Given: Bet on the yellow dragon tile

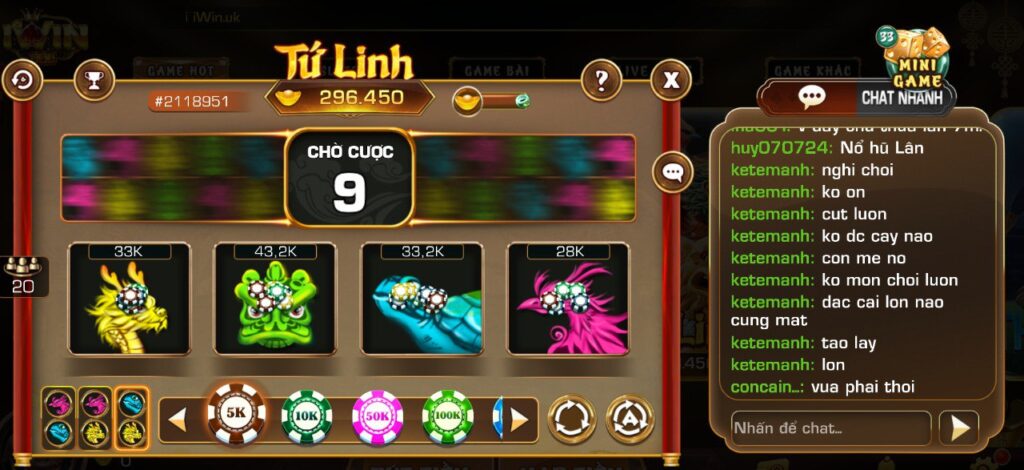Looking at the screenshot, I should pos(128,298).
